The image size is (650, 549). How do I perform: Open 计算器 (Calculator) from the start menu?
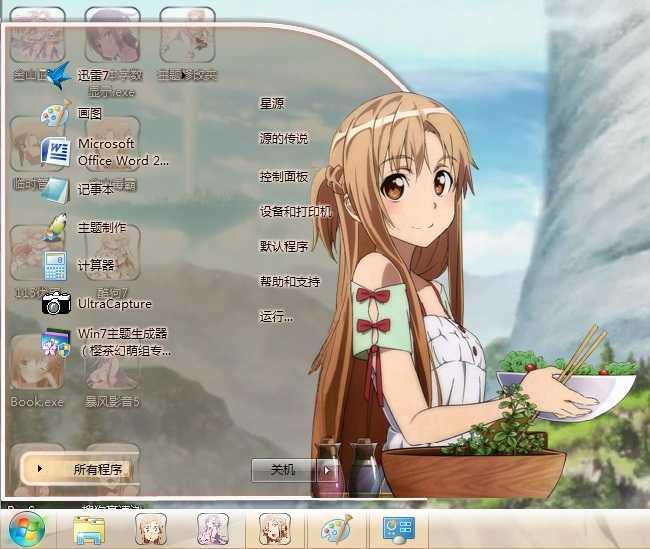[x=94, y=265]
